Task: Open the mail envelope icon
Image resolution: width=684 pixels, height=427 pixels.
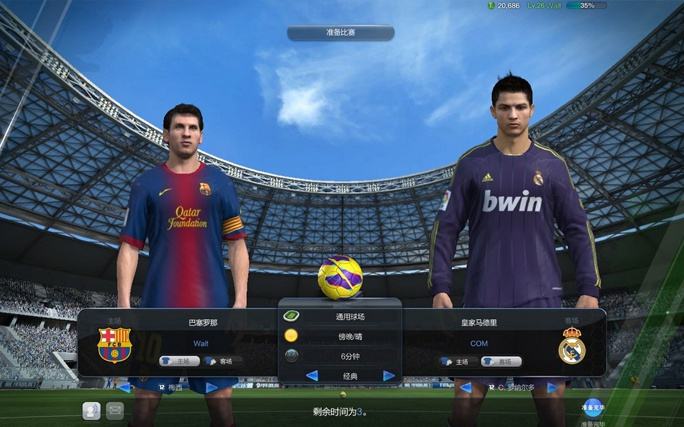Action: [115, 410]
